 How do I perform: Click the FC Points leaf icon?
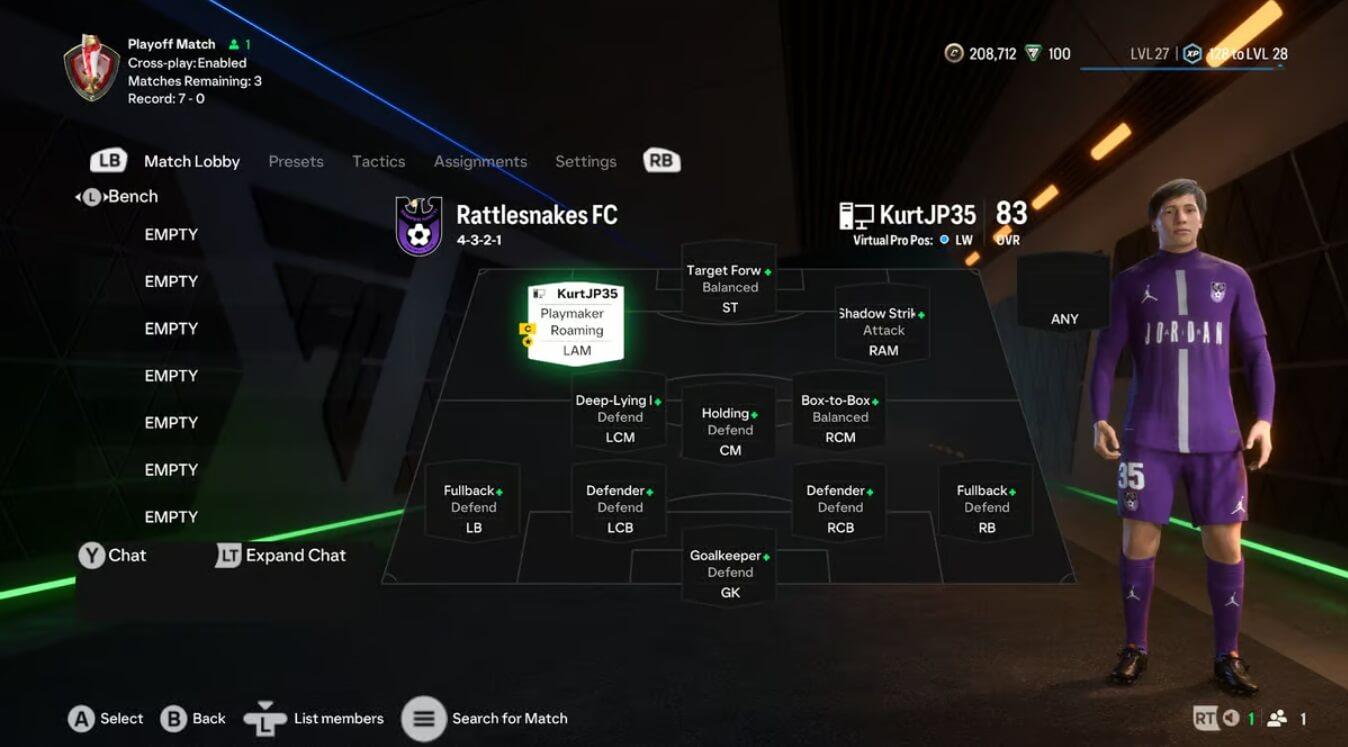click(1033, 53)
